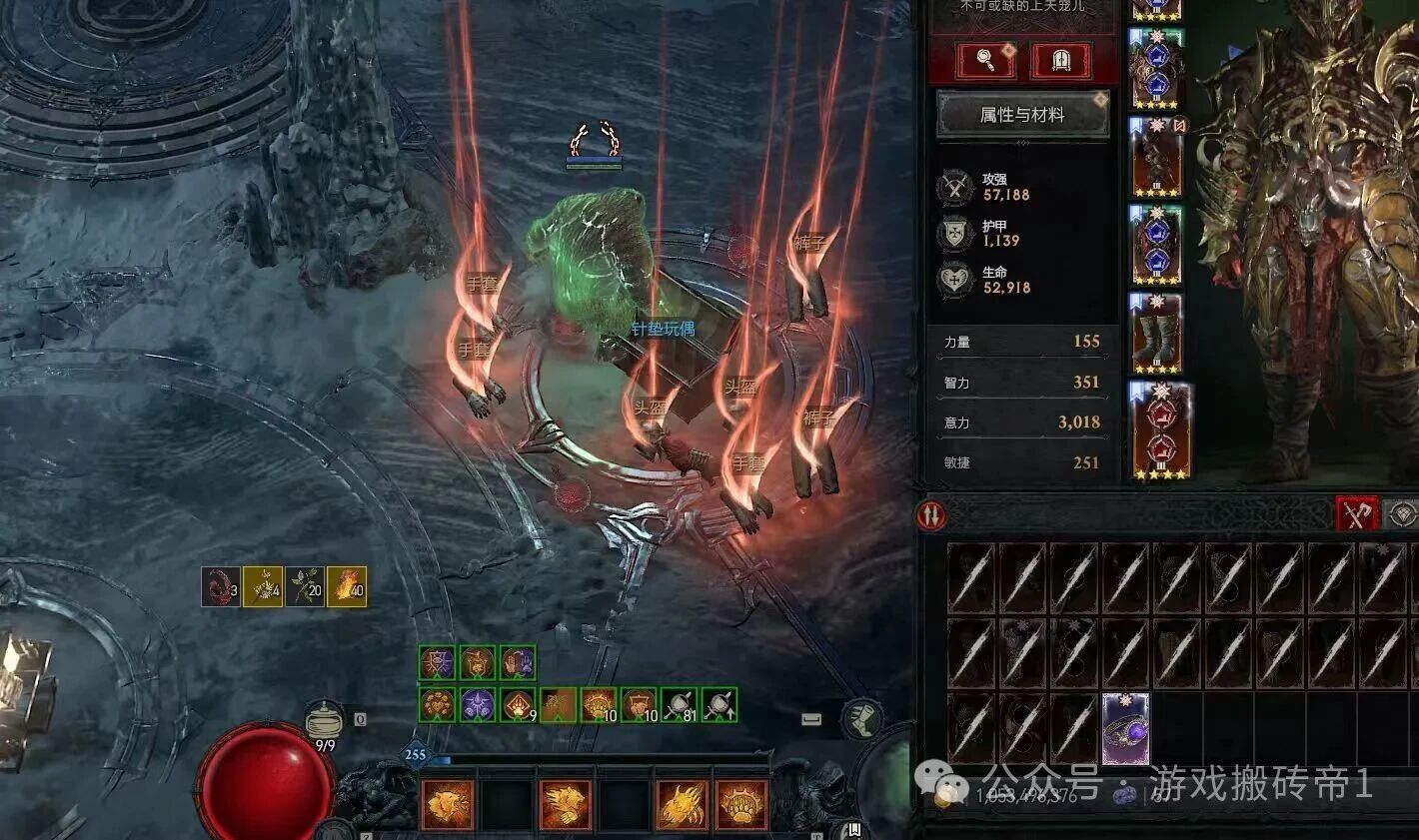Image resolution: width=1419 pixels, height=840 pixels.
Task: Activate the roaring bear skill
Action: (447, 805)
